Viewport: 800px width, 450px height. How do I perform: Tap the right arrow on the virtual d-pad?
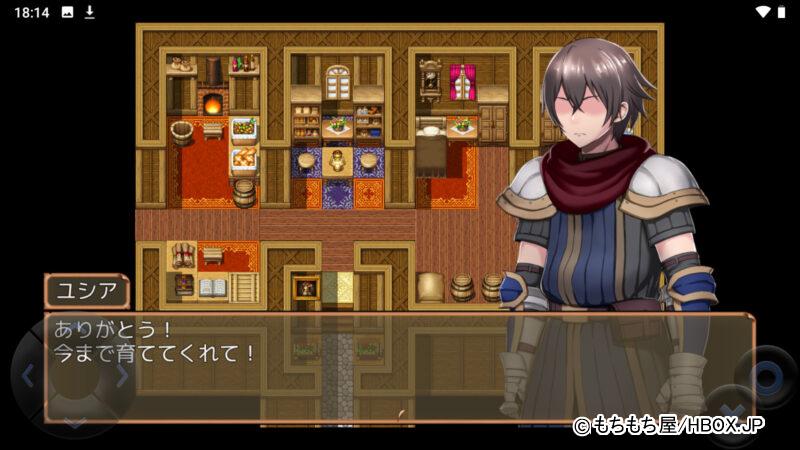(121, 376)
